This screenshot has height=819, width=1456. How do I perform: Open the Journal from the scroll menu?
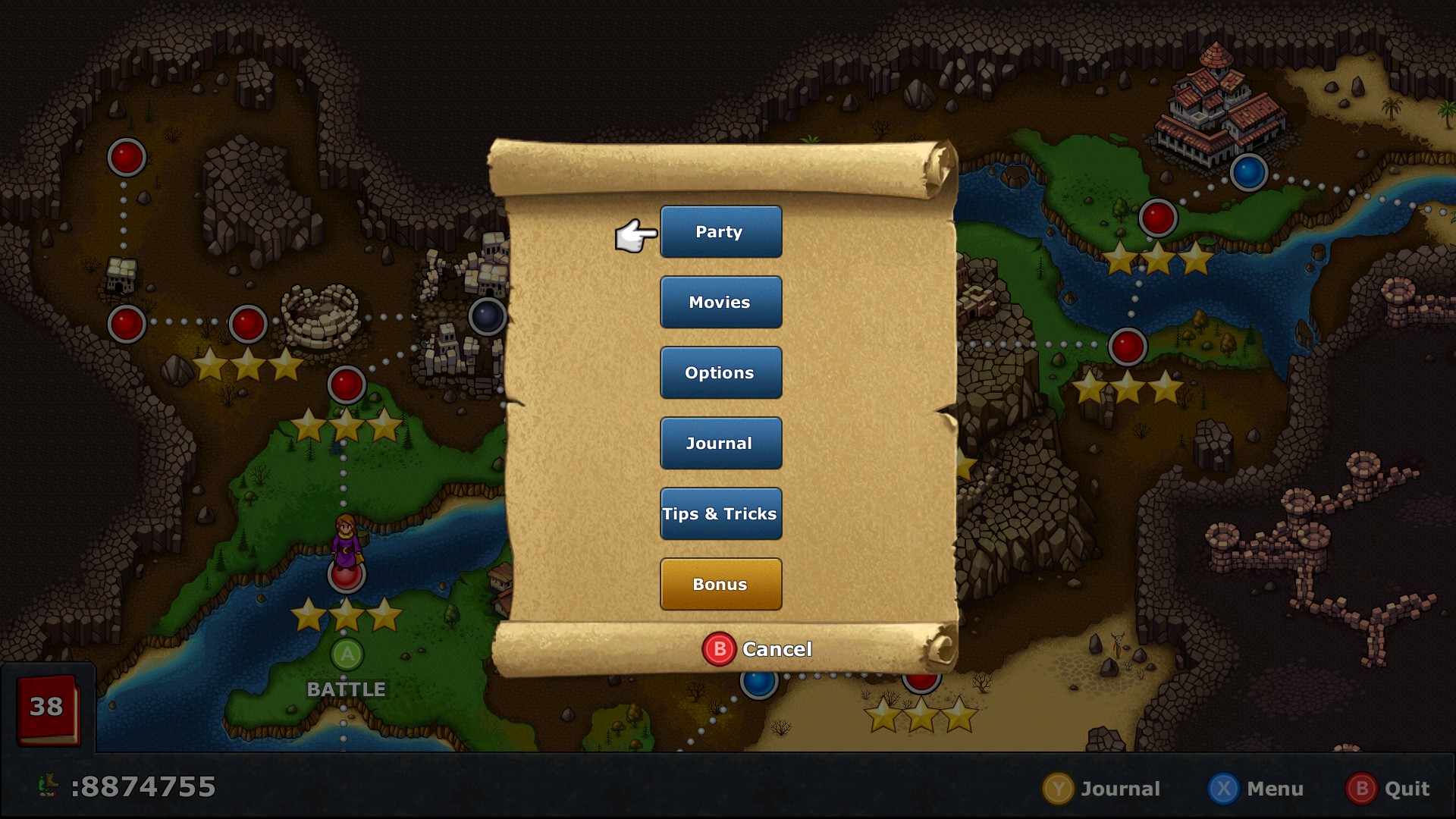(x=720, y=443)
